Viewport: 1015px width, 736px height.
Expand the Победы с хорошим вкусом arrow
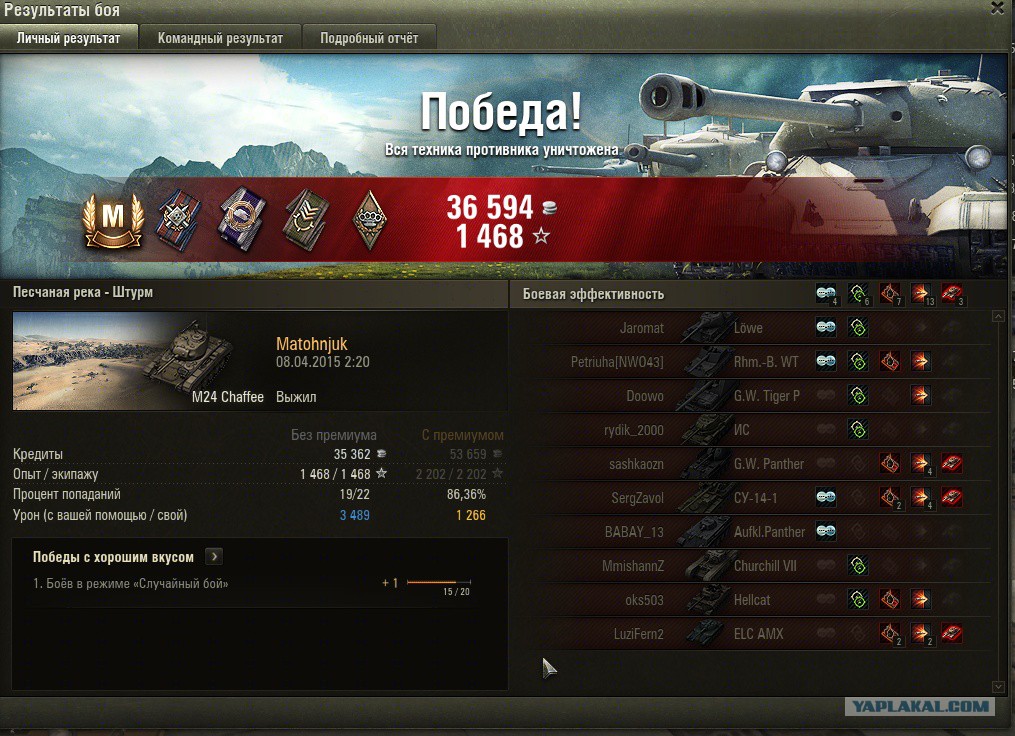pyautogui.click(x=215, y=557)
